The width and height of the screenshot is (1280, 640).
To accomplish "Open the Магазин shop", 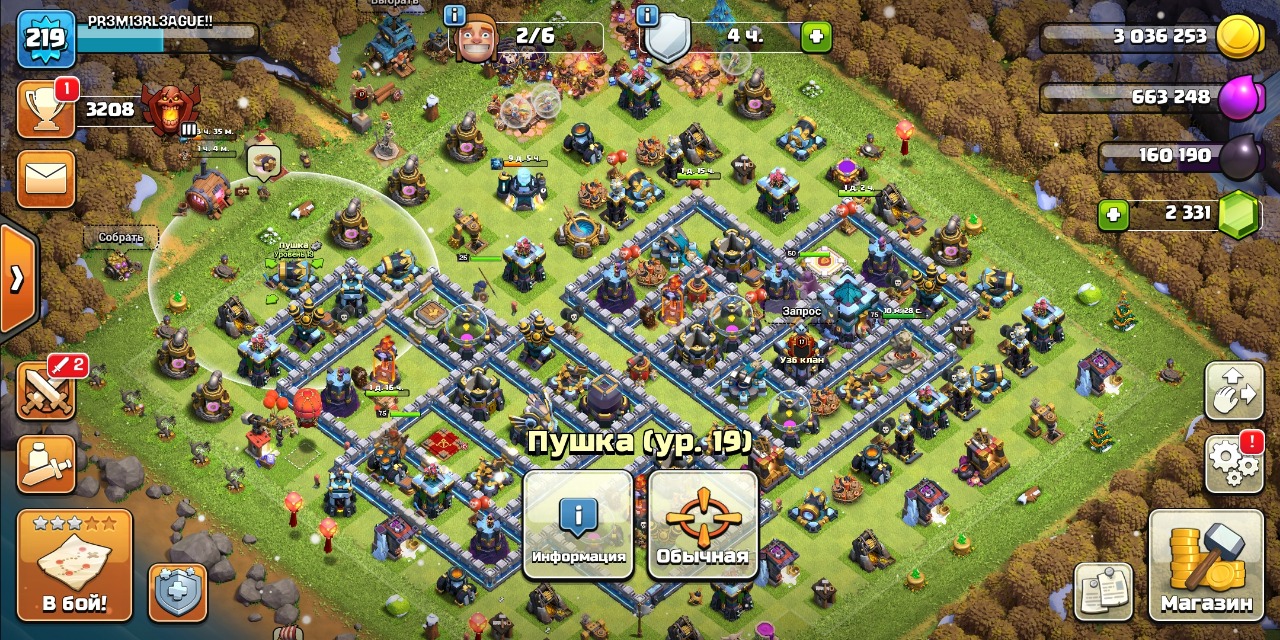I will click(x=1205, y=566).
